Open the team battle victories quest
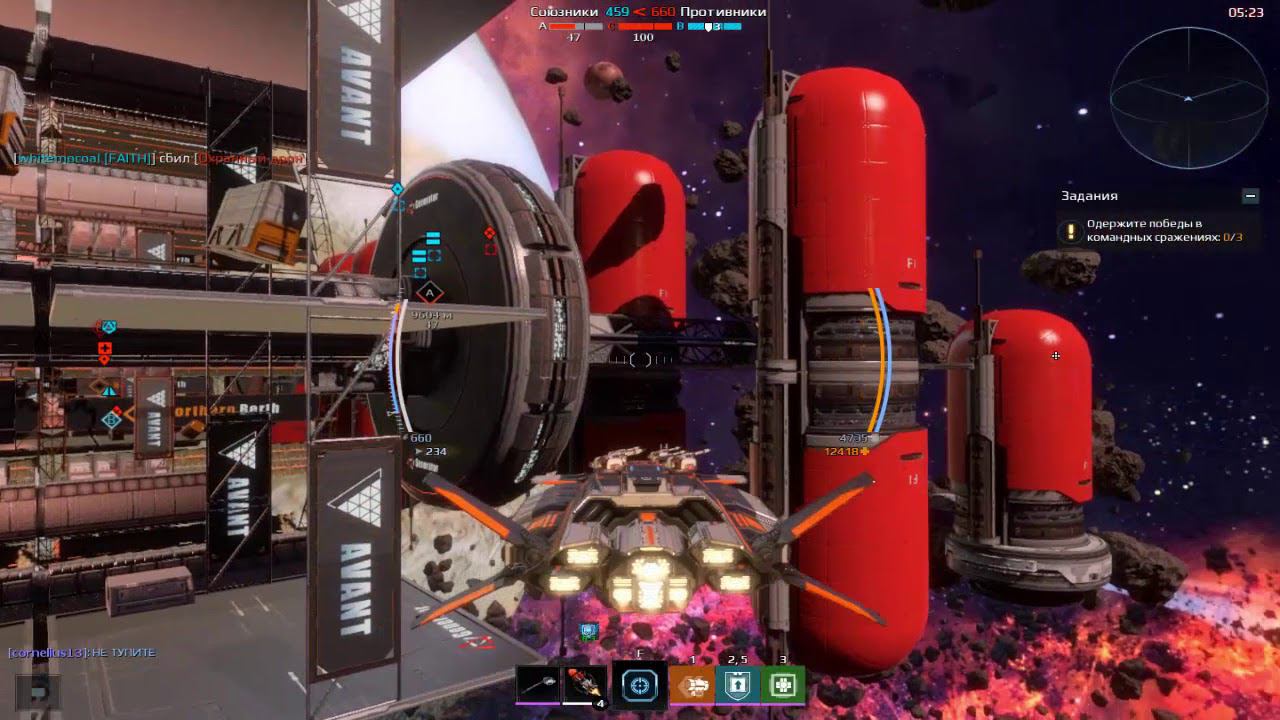This screenshot has height=720, width=1280. click(1155, 231)
